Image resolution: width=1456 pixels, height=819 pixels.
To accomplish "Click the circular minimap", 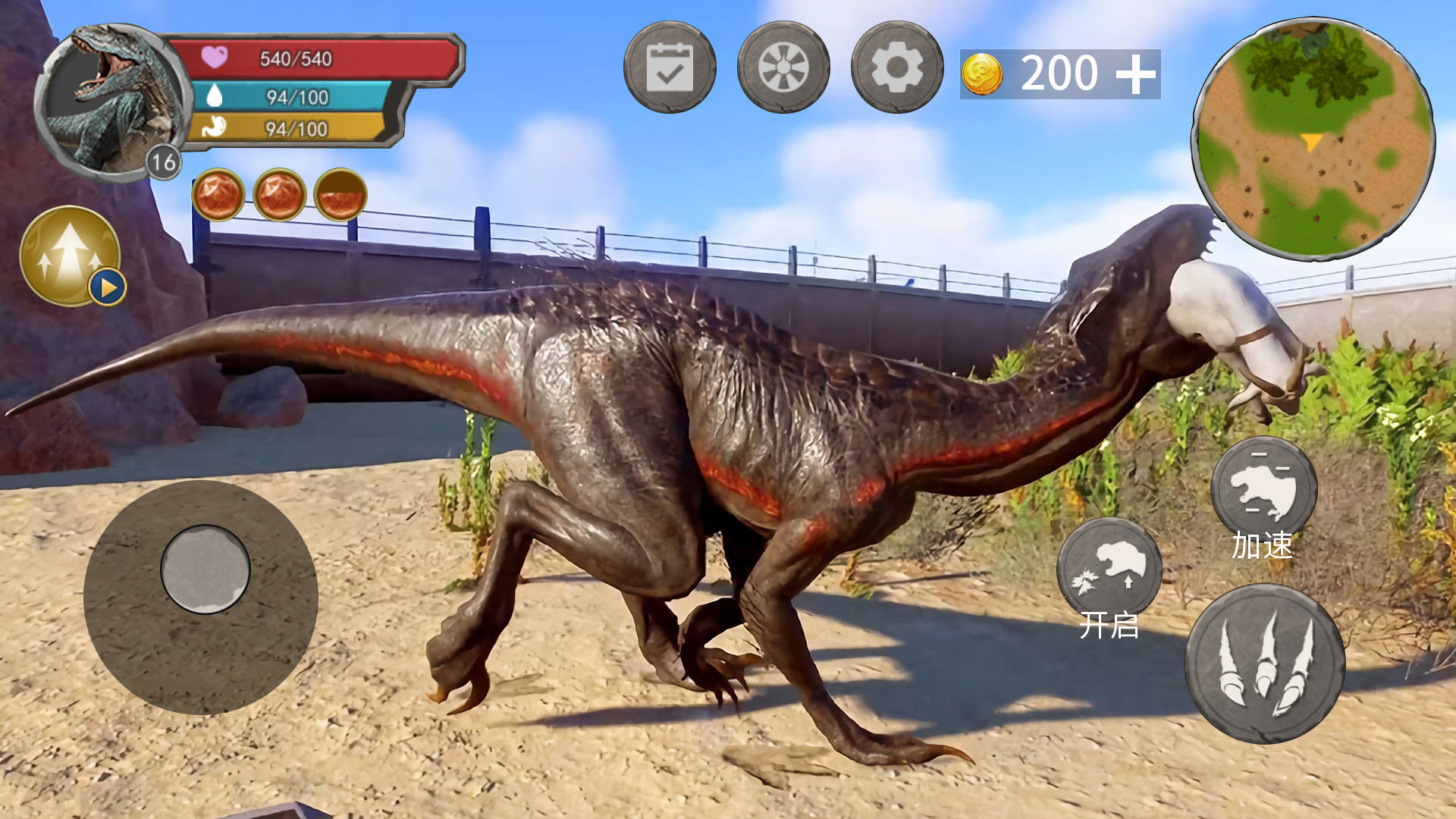I will (x=1313, y=140).
